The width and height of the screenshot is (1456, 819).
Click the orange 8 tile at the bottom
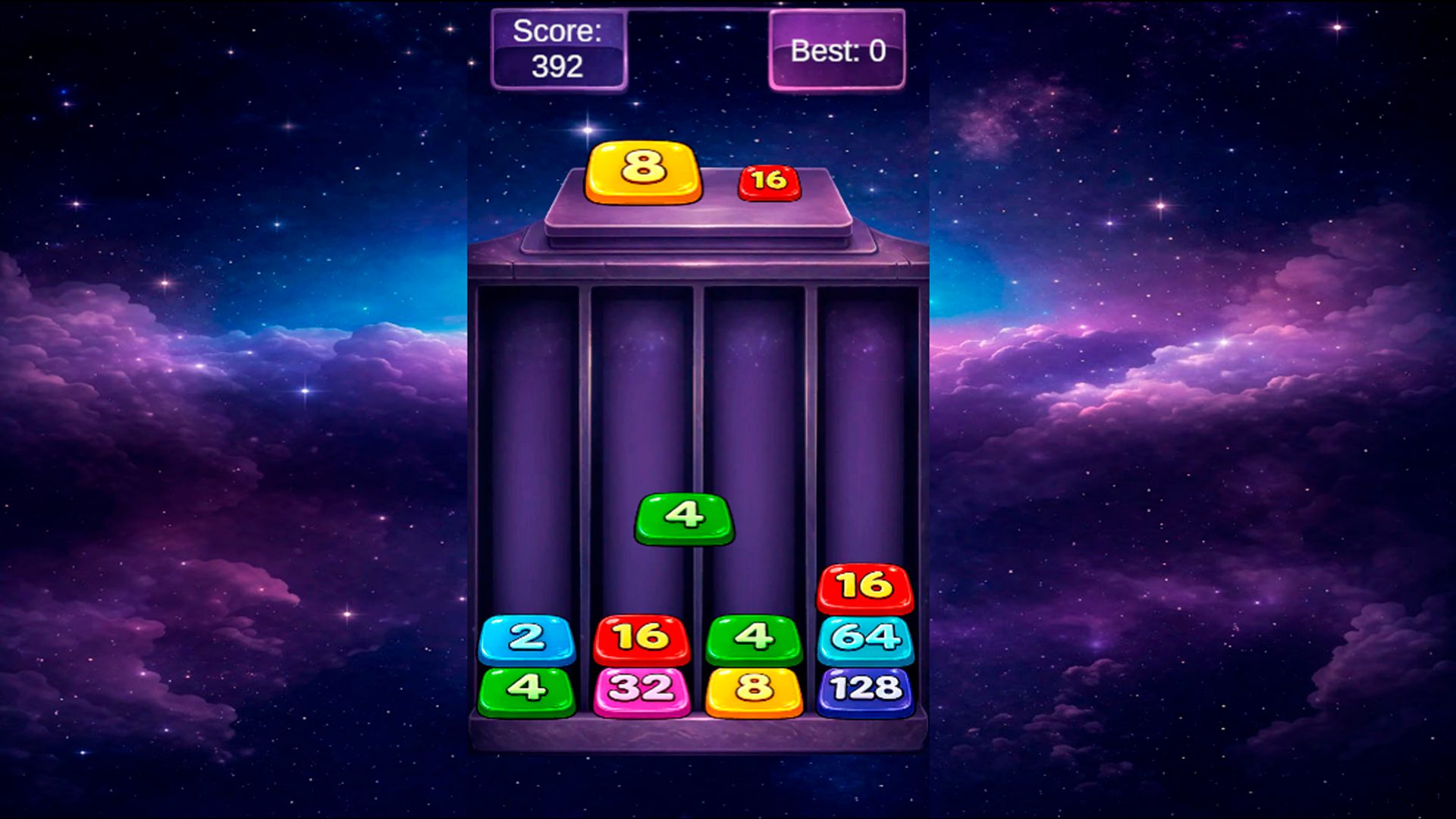coord(753,689)
